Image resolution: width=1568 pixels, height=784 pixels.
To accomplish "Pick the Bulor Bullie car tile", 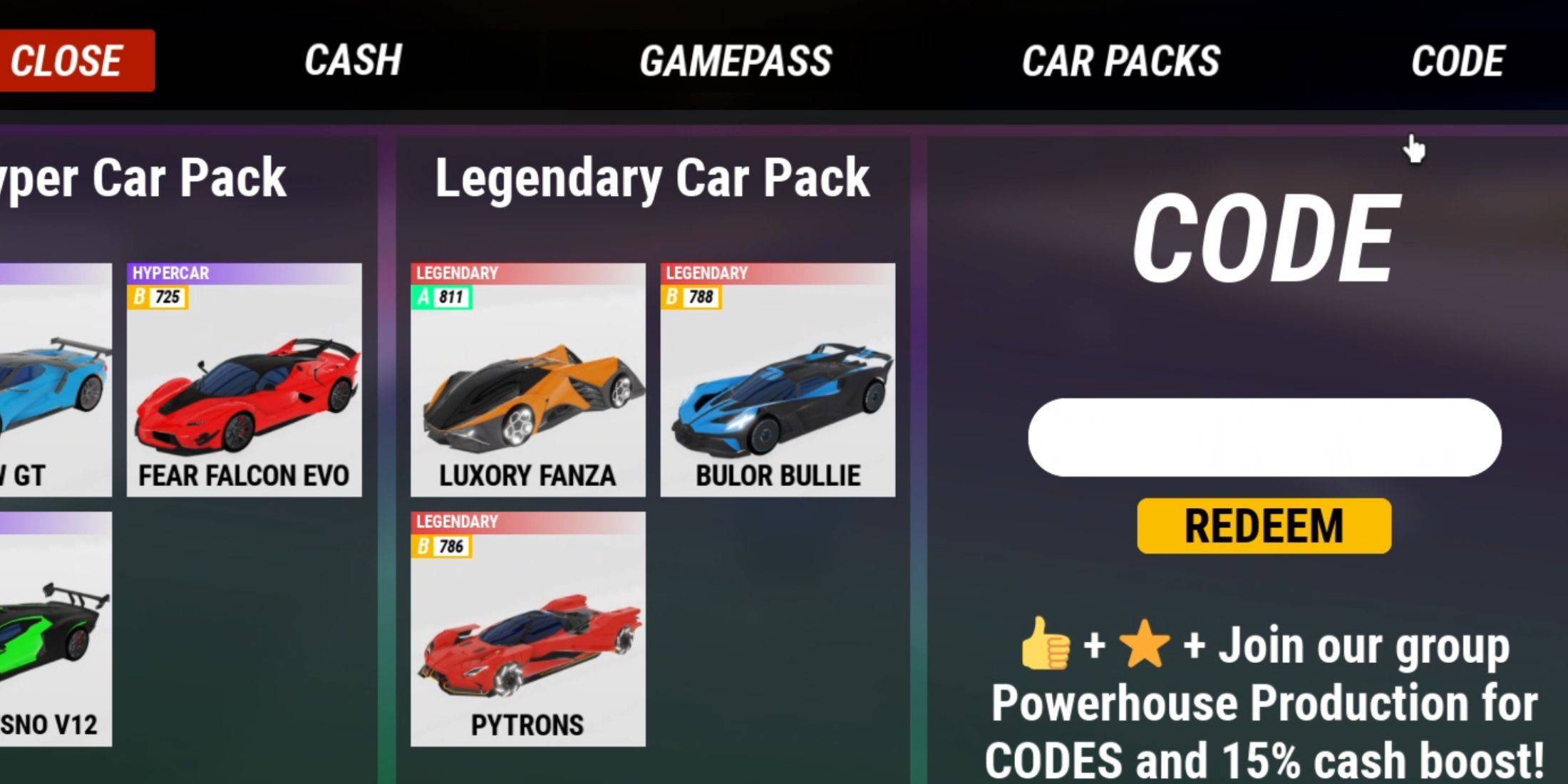I will (778, 380).
